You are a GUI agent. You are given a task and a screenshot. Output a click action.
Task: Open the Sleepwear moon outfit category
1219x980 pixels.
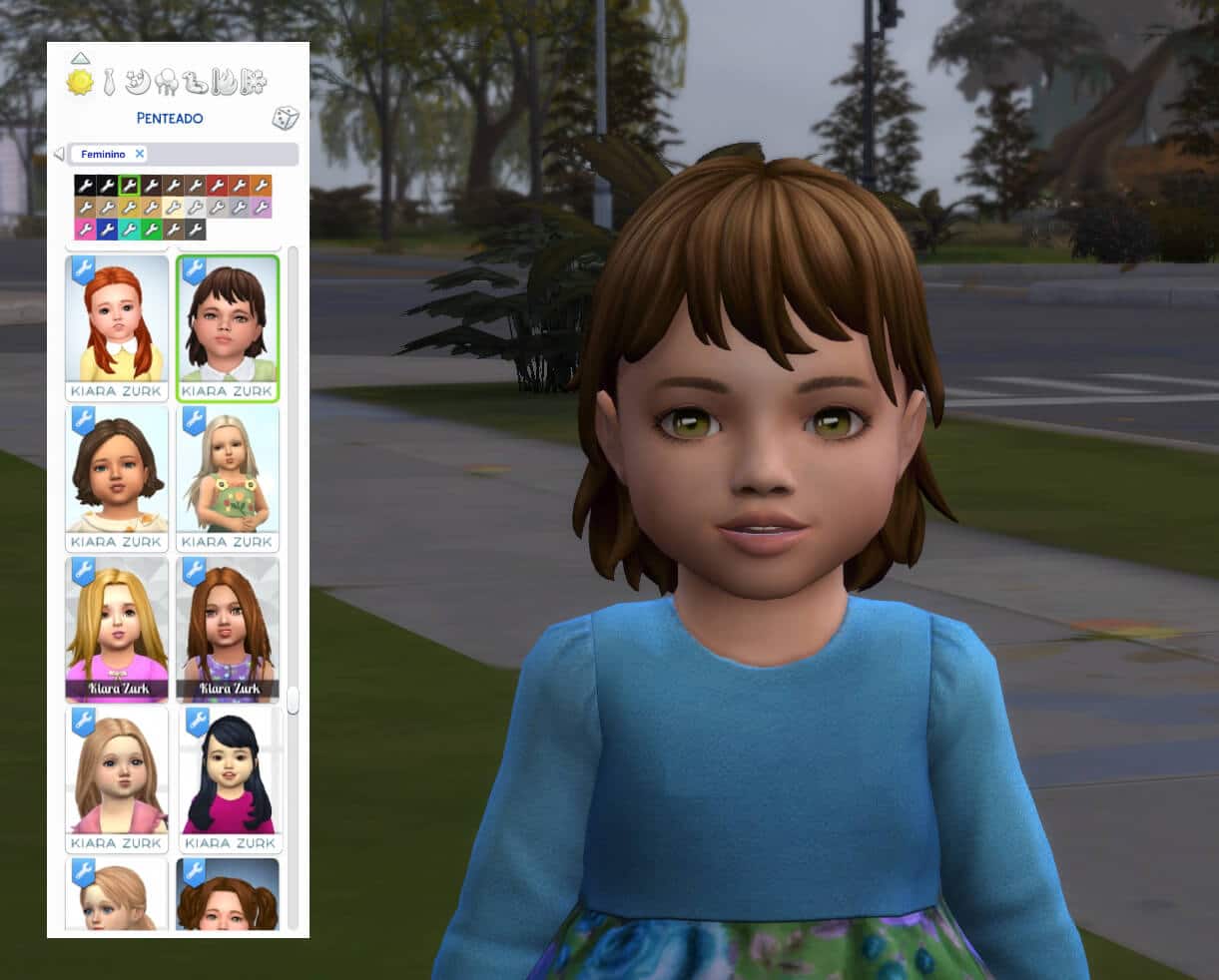pyautogui.click(x=139, y=80)
